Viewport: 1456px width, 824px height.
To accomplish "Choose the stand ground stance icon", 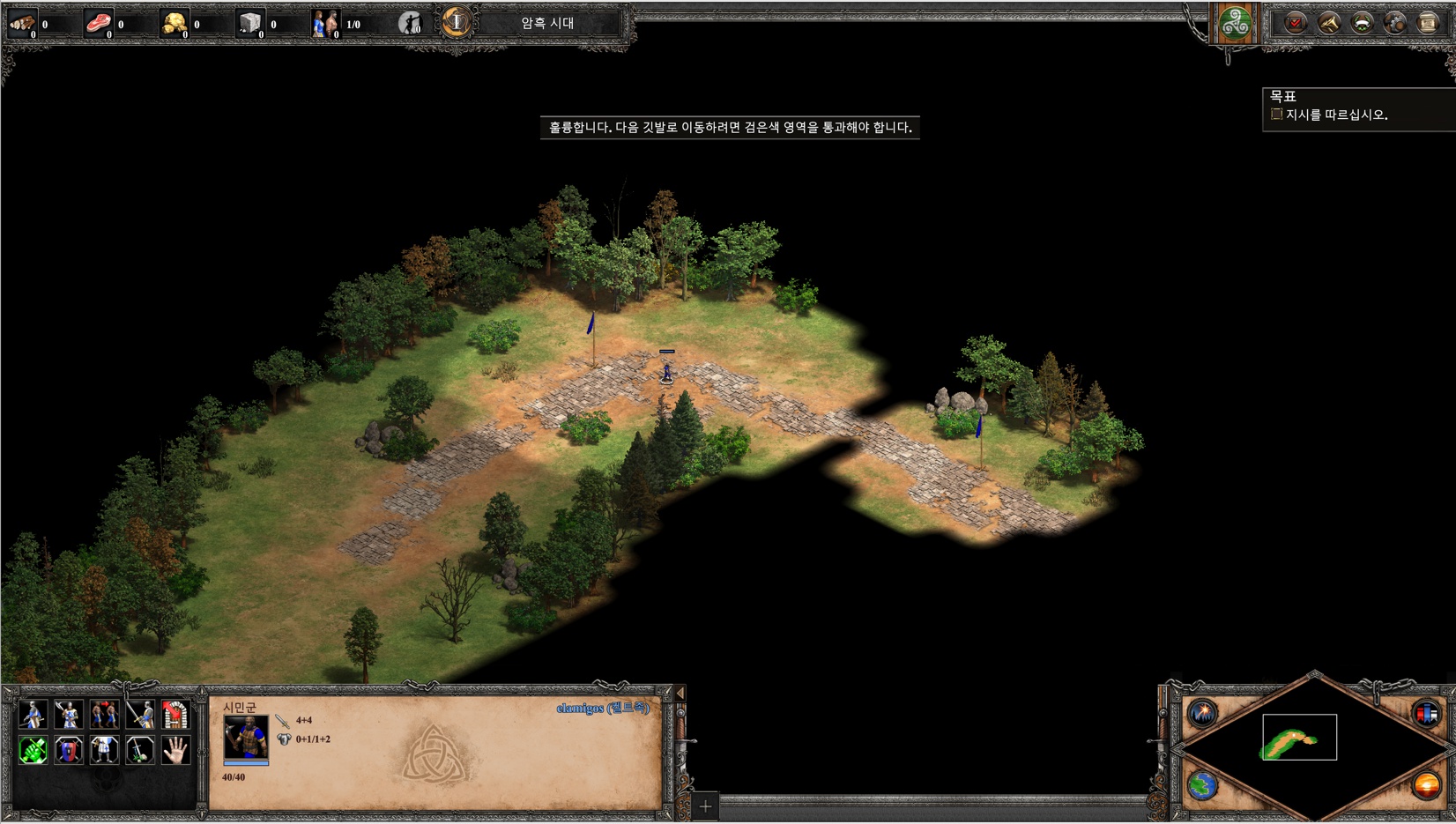I will (x=104, y=750).
